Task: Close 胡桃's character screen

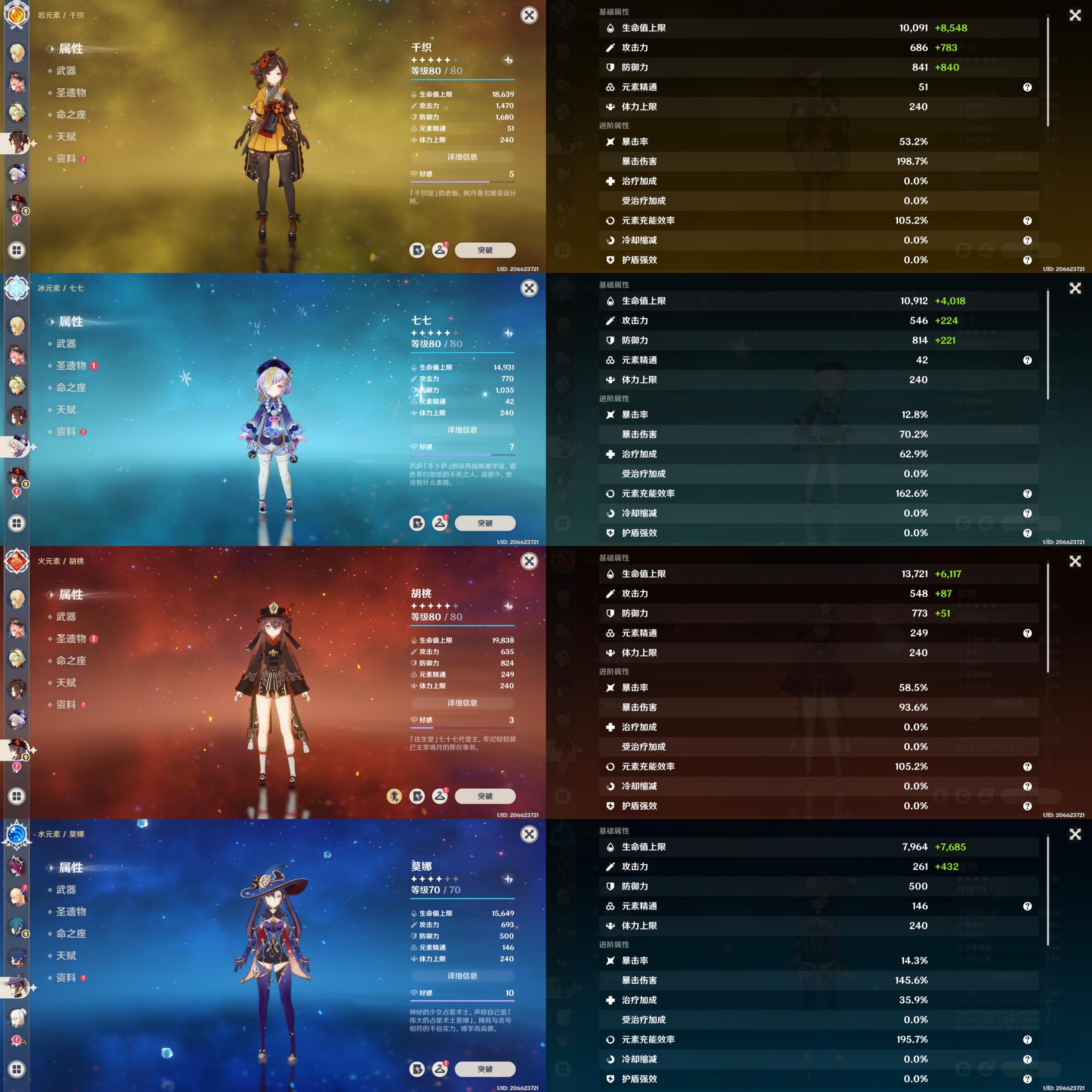Action: pyautogui.click(x=529, y=561)
